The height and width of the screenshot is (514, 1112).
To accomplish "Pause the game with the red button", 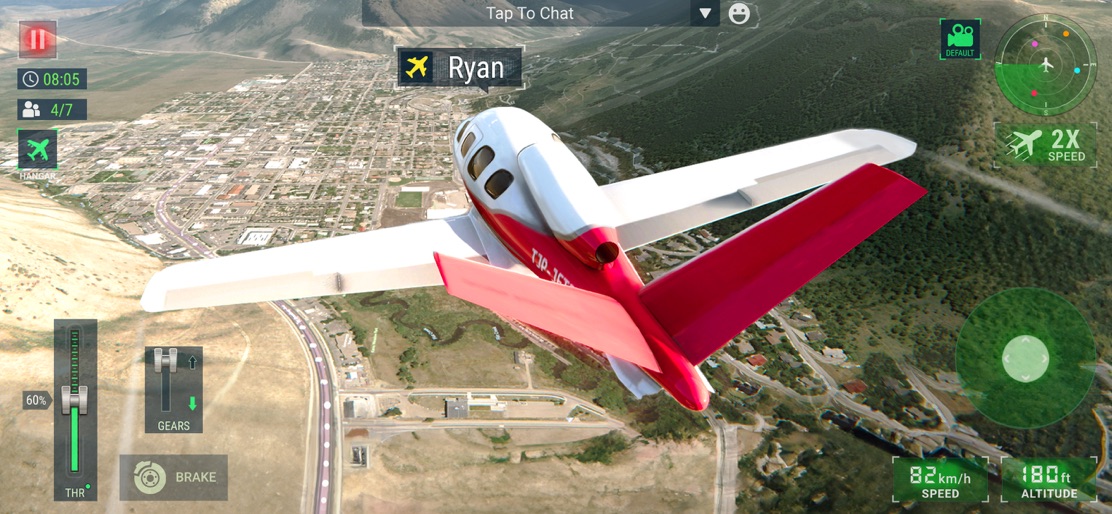I will tap(37, 40).
